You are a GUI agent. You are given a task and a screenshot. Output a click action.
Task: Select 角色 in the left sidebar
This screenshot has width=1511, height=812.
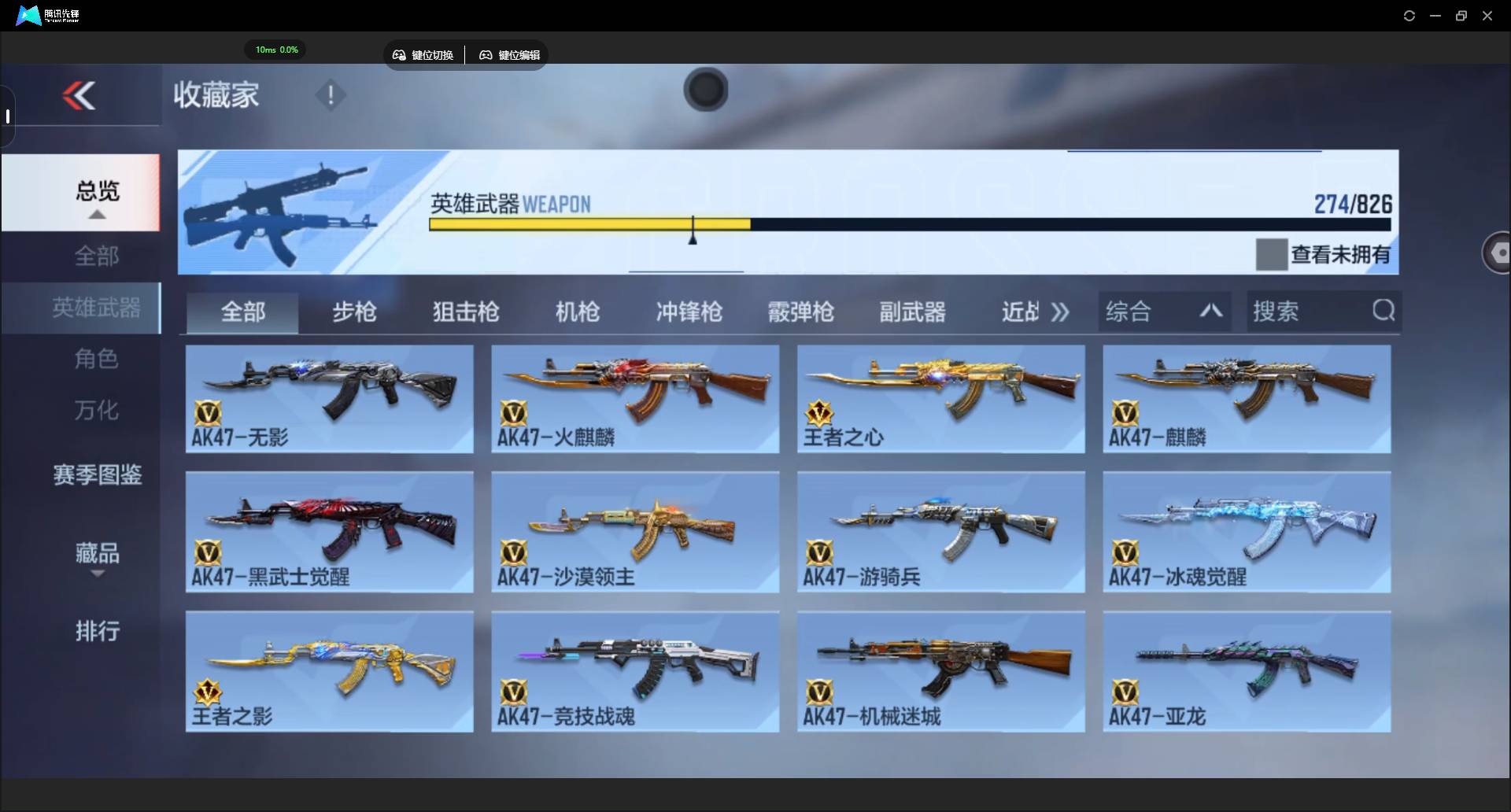point(96,360)
